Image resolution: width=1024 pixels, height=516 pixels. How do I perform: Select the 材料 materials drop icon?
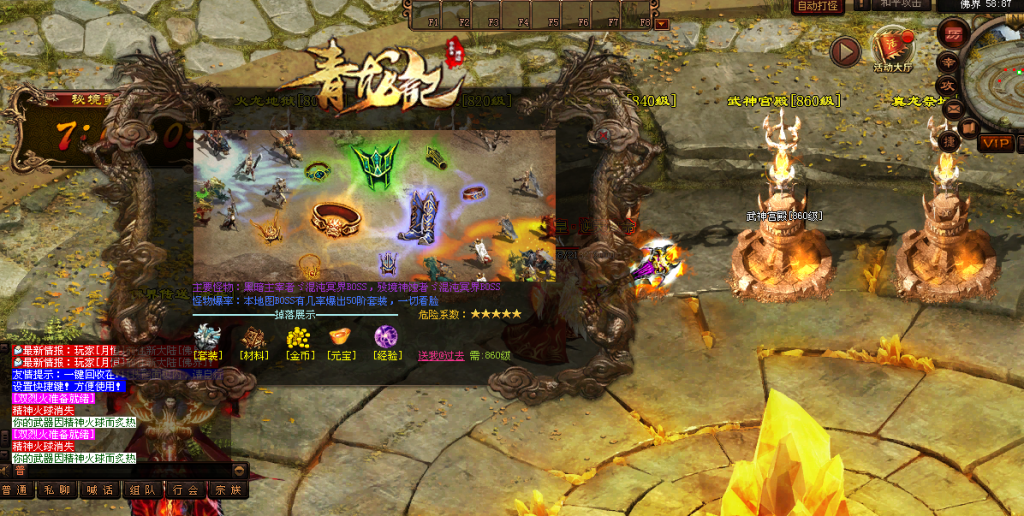click(254, 338)
